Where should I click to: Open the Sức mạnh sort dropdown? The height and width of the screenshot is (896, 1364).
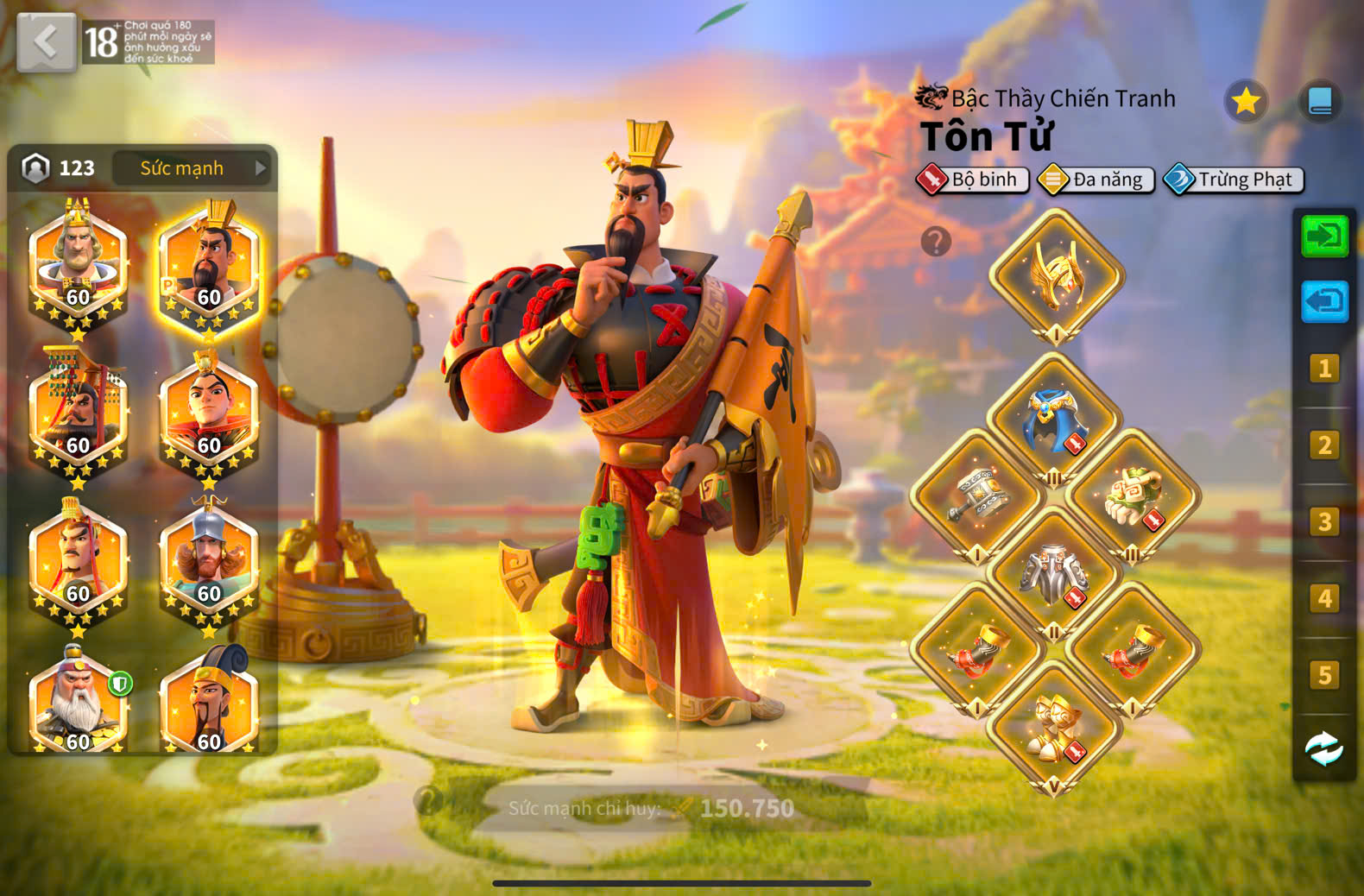pos(192,168)
